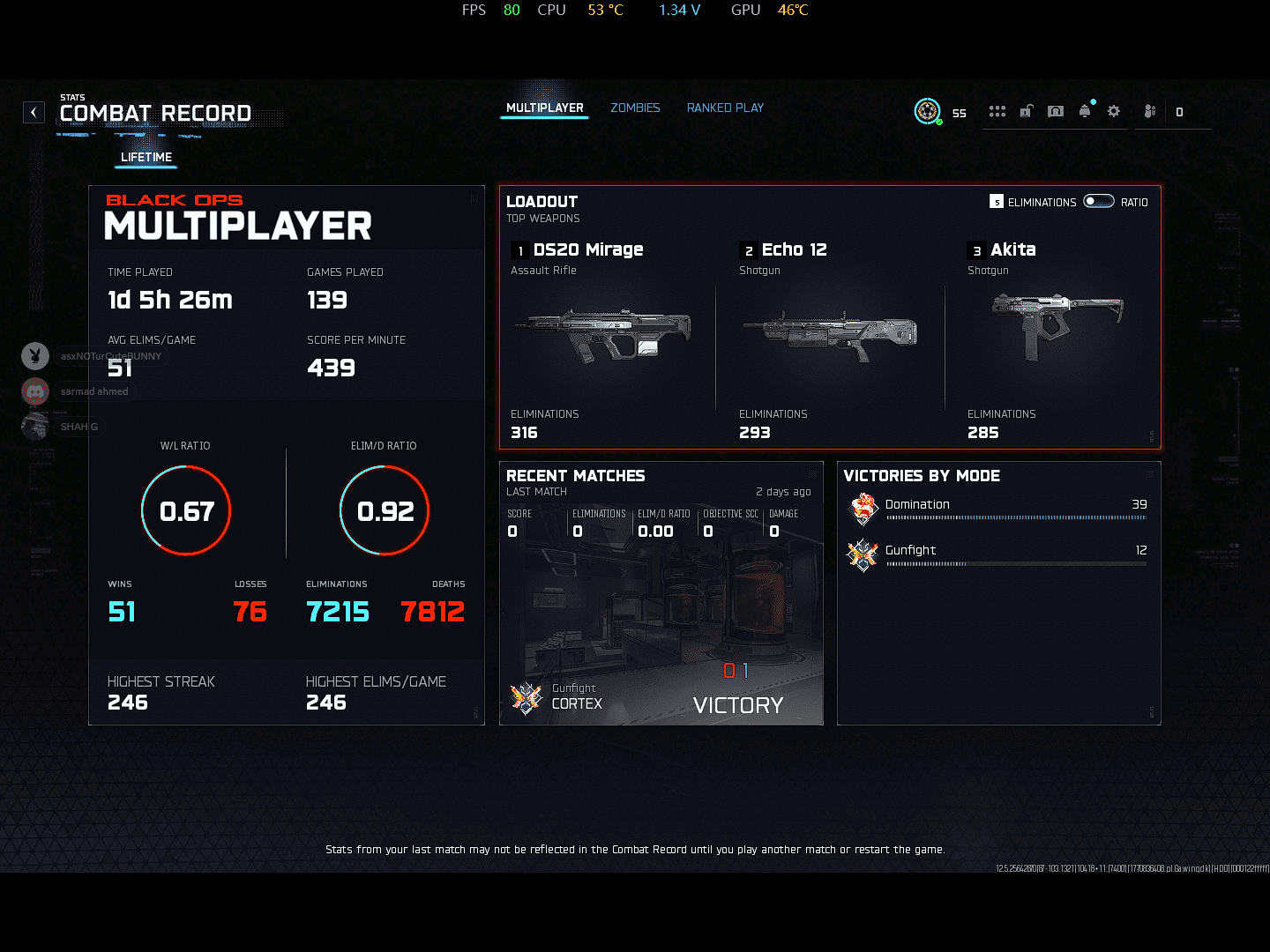Open settings with the gear icon

pos(1114,111)
